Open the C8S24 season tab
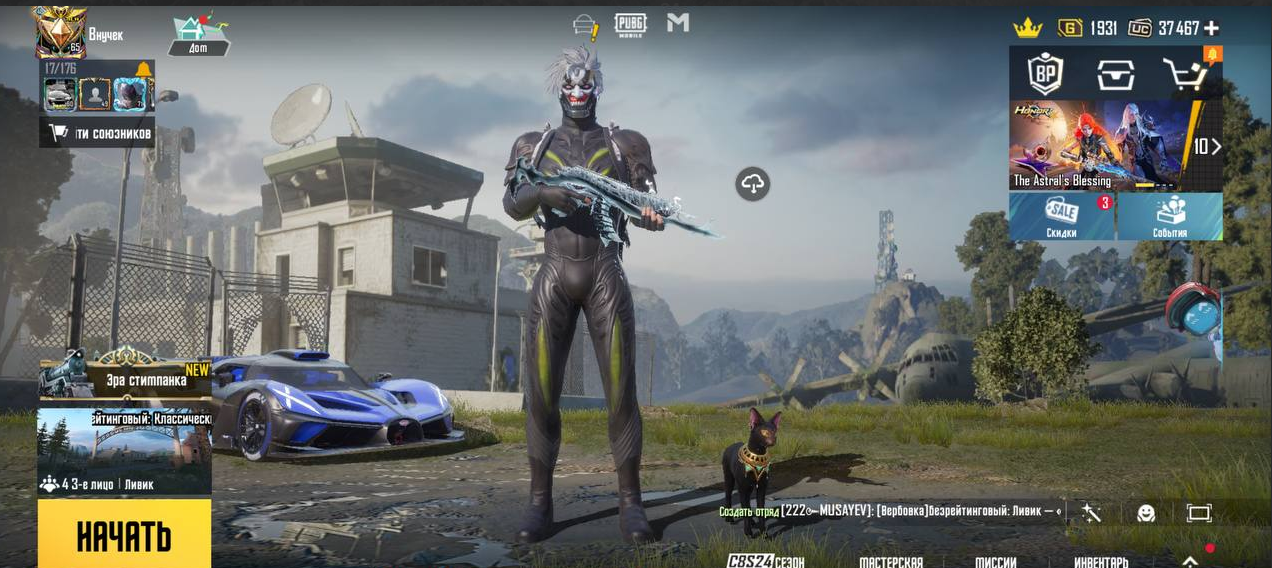Image resolution: width=1272 pixels, height=568 pixels. [x=765, y=561]
